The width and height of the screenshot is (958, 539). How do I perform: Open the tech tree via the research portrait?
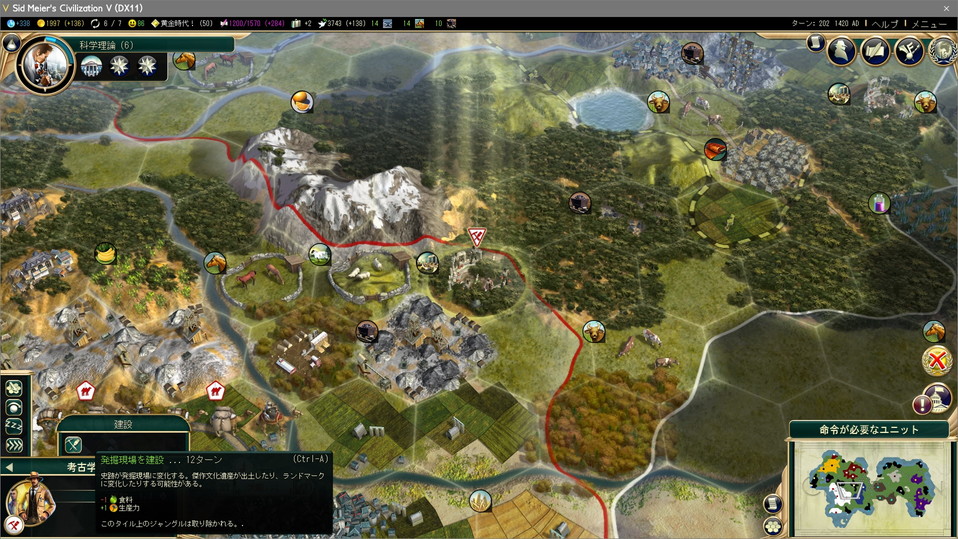[45, 63]
